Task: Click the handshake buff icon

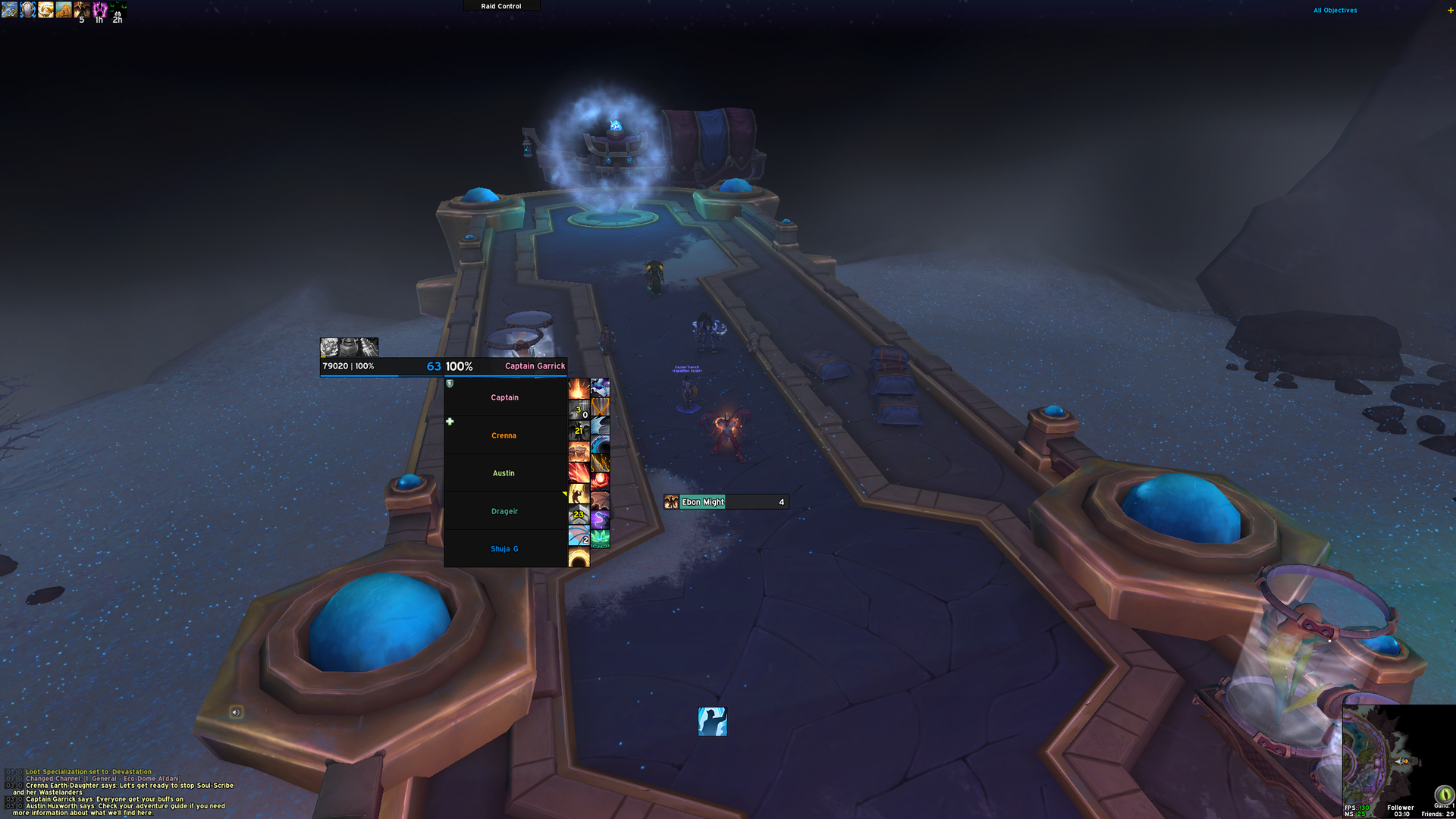Action: coord(46,9)
